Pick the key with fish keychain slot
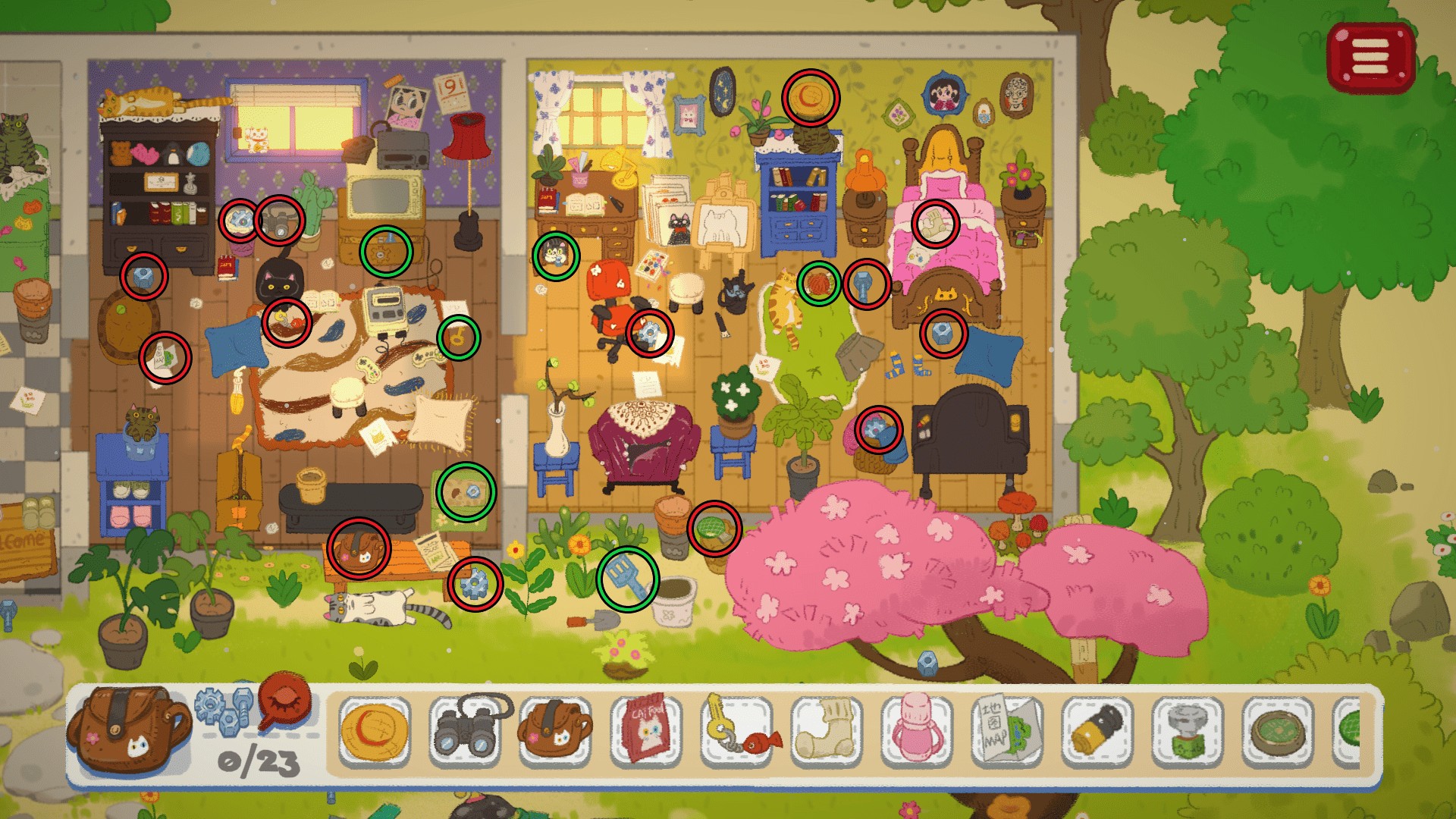The height and width of the screenshot is (819, 1456). (736, 732)
